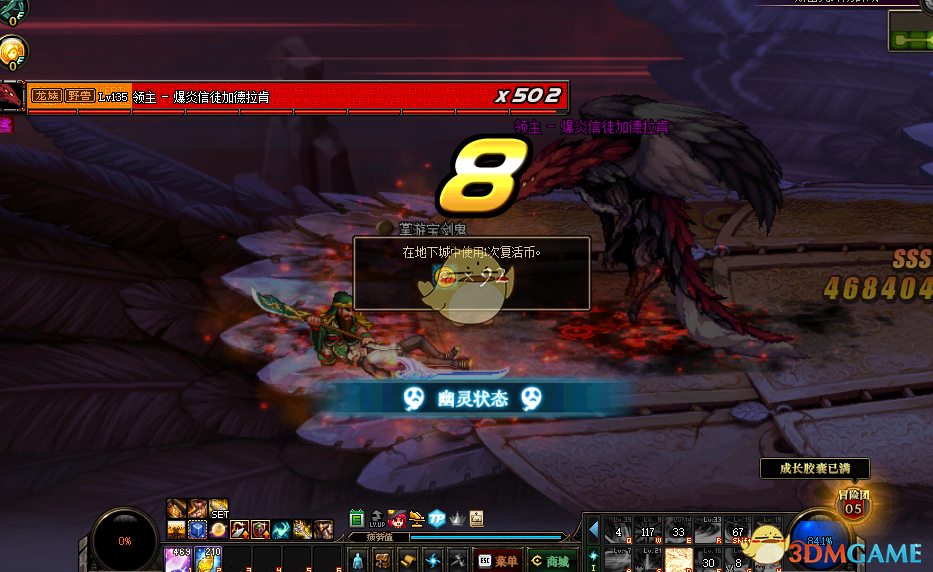The height and width of the screenshot is (572, 933).
Task: Click the green book icon
Action: click(357, 518)
